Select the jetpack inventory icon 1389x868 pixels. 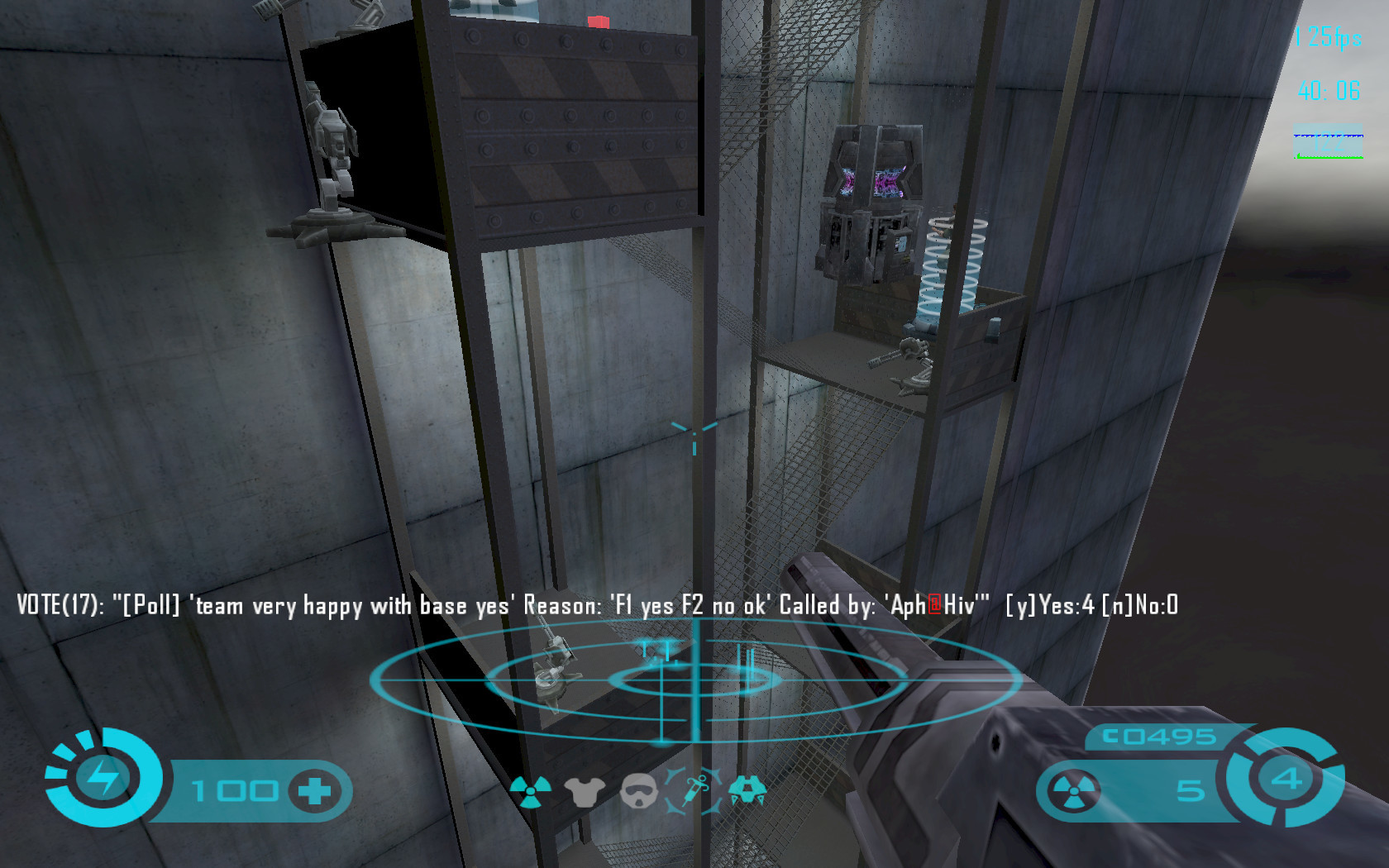pyautogui.click(x=747, y=790)
